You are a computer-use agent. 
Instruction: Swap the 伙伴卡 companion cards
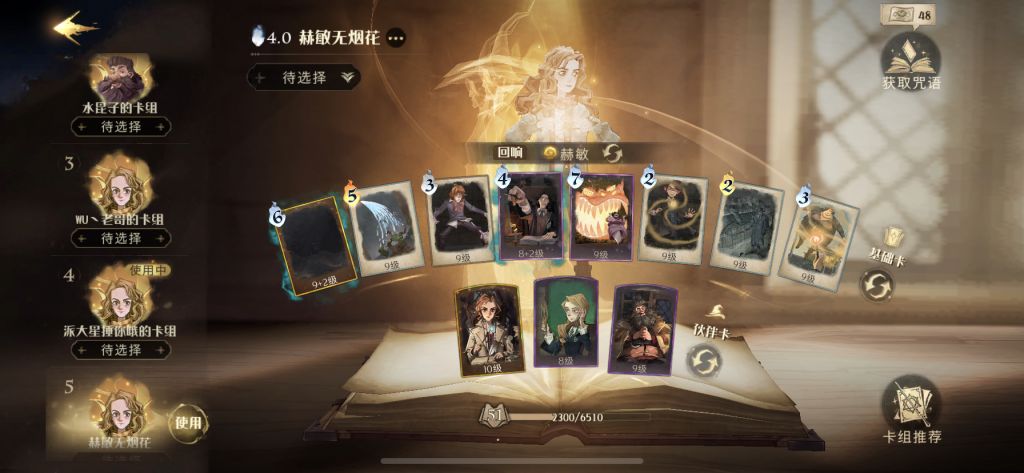(x=705, y=360)
